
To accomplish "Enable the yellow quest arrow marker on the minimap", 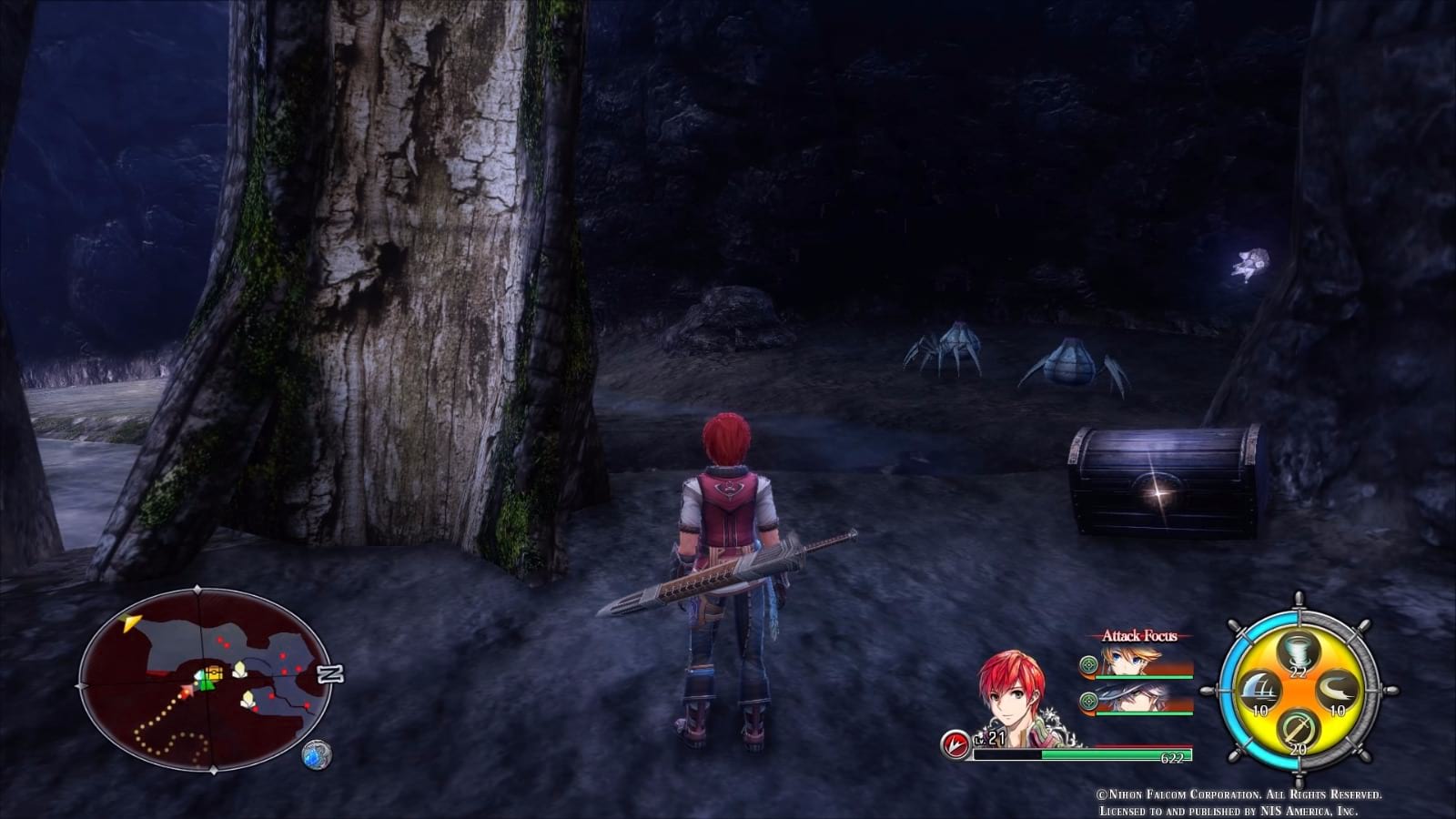I will (x=131, y=623).
